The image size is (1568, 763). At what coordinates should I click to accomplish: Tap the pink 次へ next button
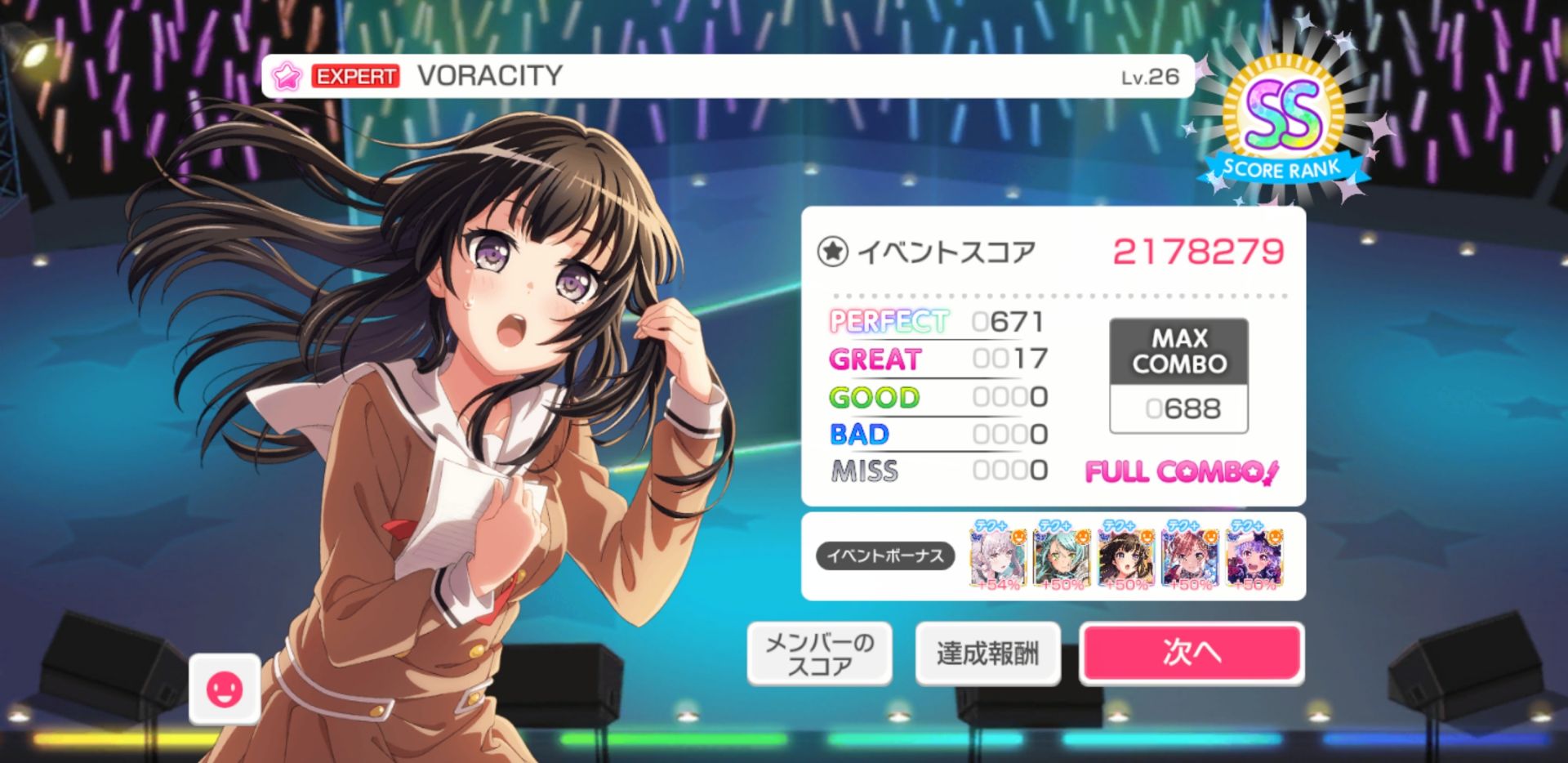click(x=1191, y=652)
